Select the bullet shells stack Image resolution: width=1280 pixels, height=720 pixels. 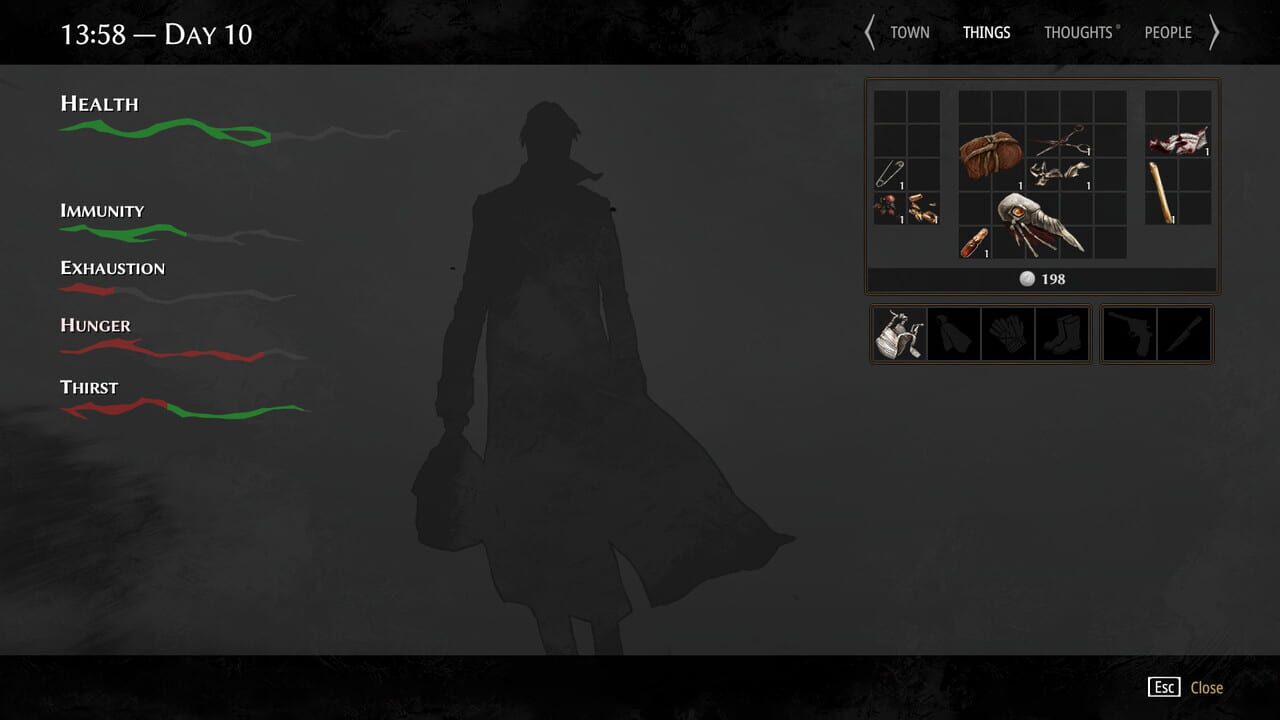[x=922, y=208]
